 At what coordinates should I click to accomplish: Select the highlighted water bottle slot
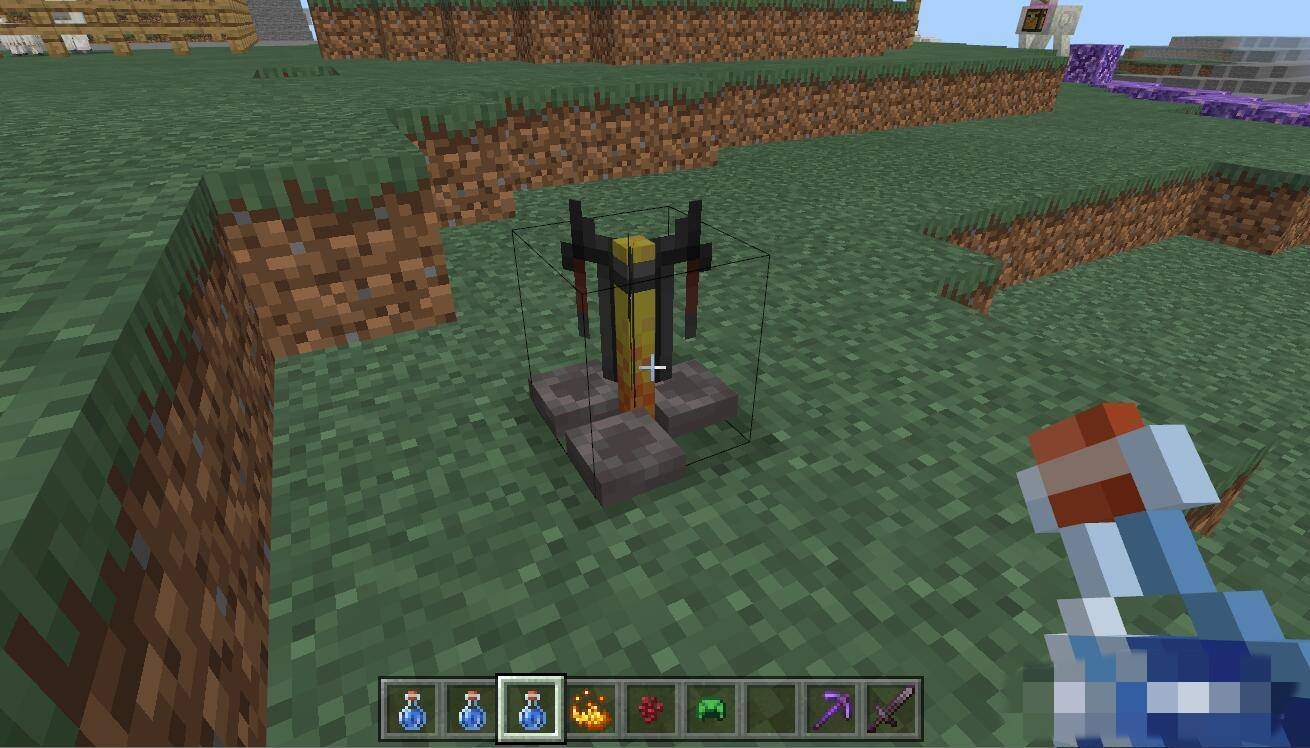531,710
